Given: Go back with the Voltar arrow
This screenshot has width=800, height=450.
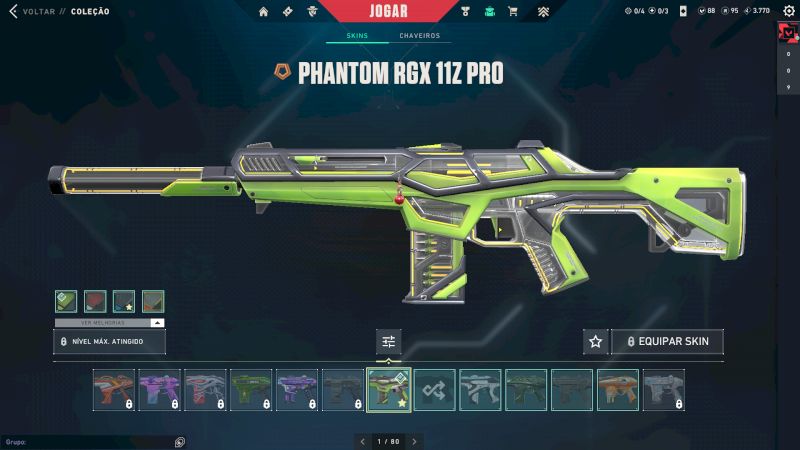Looking at the screenshot, I should [x=13, y=11].
